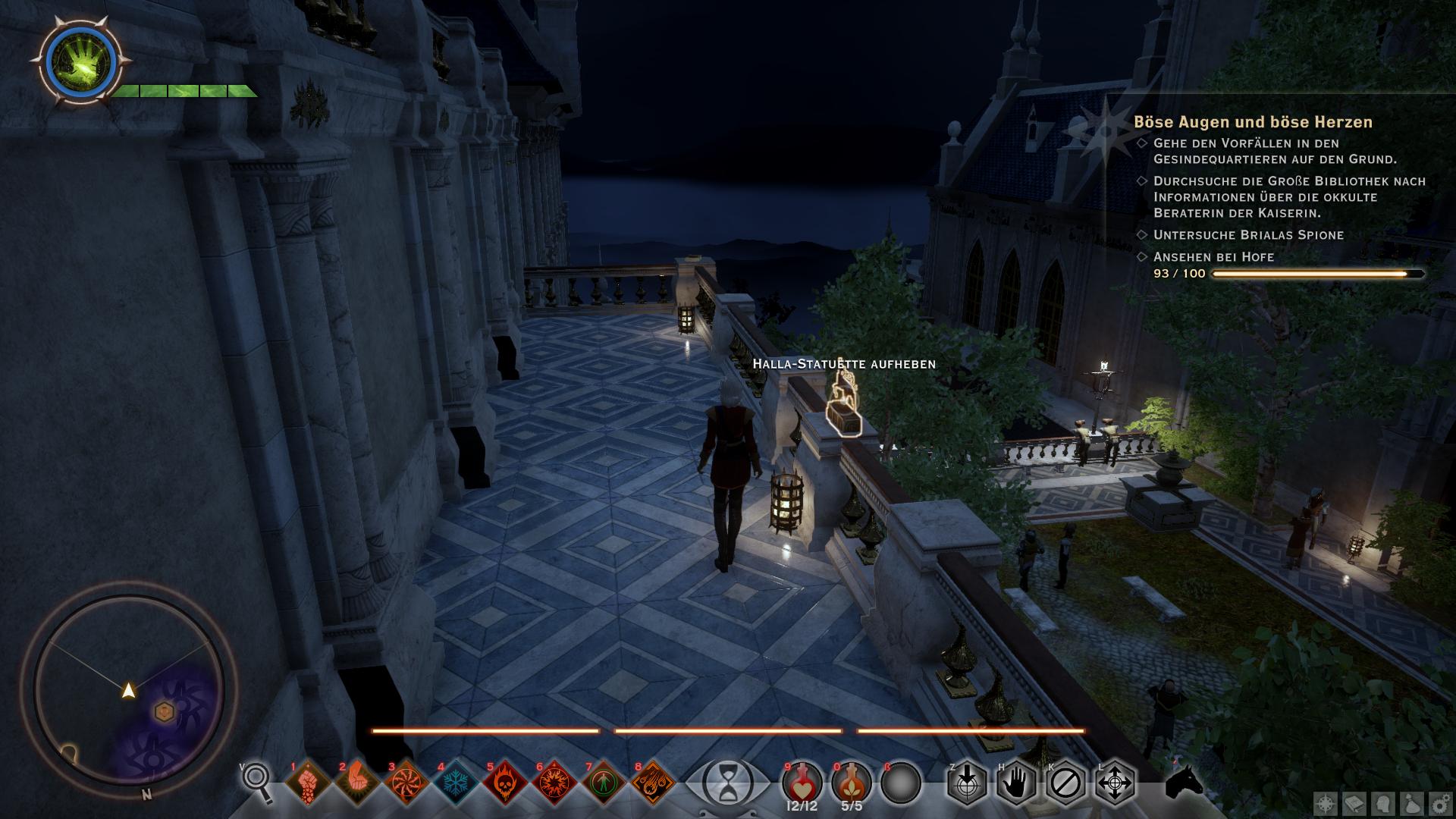Screen dimensions: 1456x819
Task: Open the gears settings menu icon
Action: point(1439,802)
